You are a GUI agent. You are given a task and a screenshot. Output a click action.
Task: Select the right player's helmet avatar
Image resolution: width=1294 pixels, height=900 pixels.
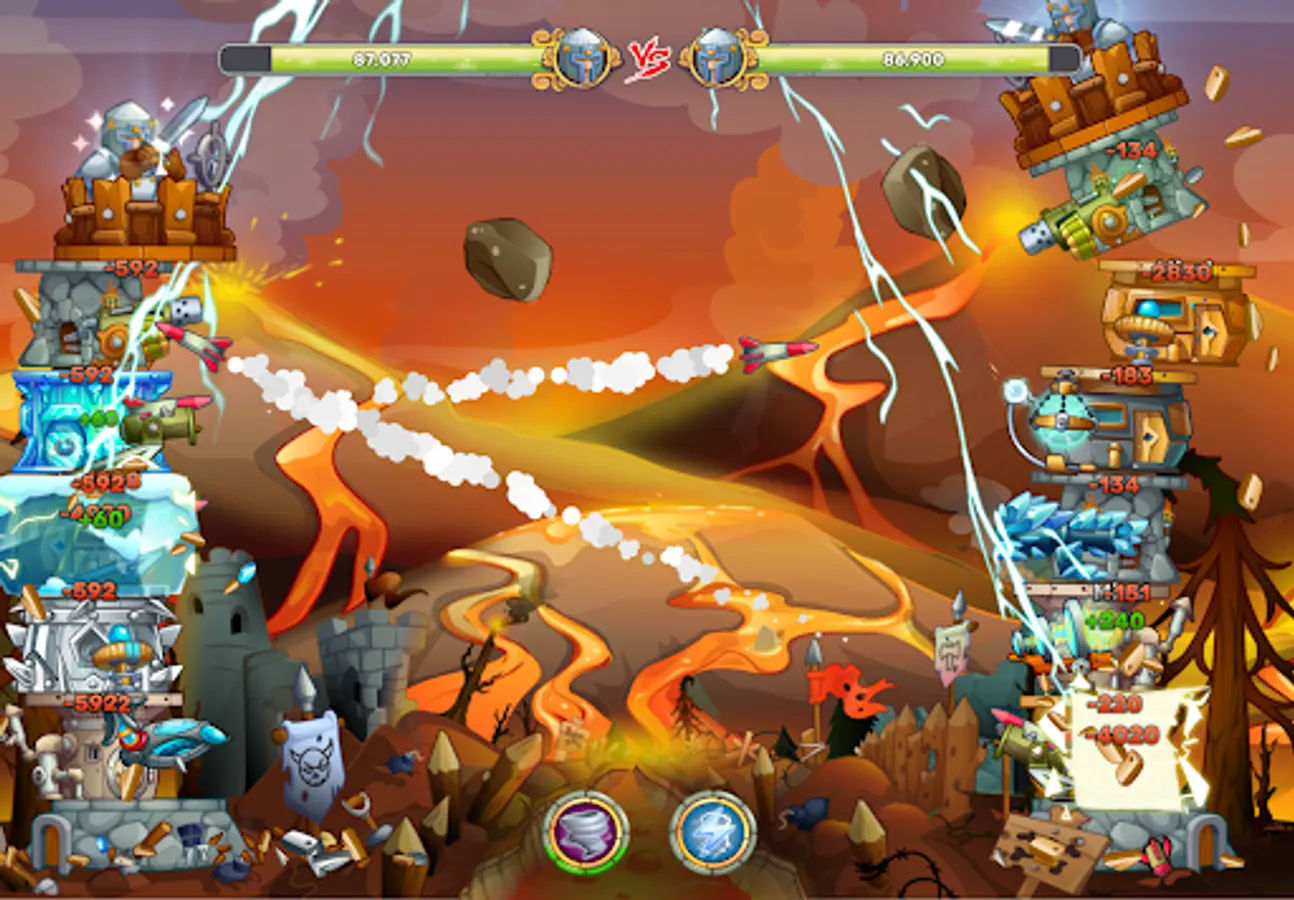coord(714,55)
